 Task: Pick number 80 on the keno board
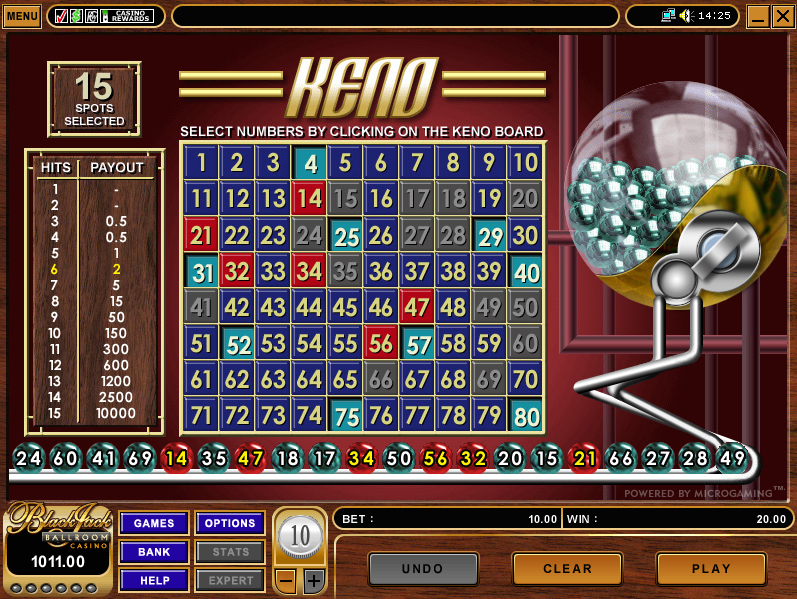525,414
